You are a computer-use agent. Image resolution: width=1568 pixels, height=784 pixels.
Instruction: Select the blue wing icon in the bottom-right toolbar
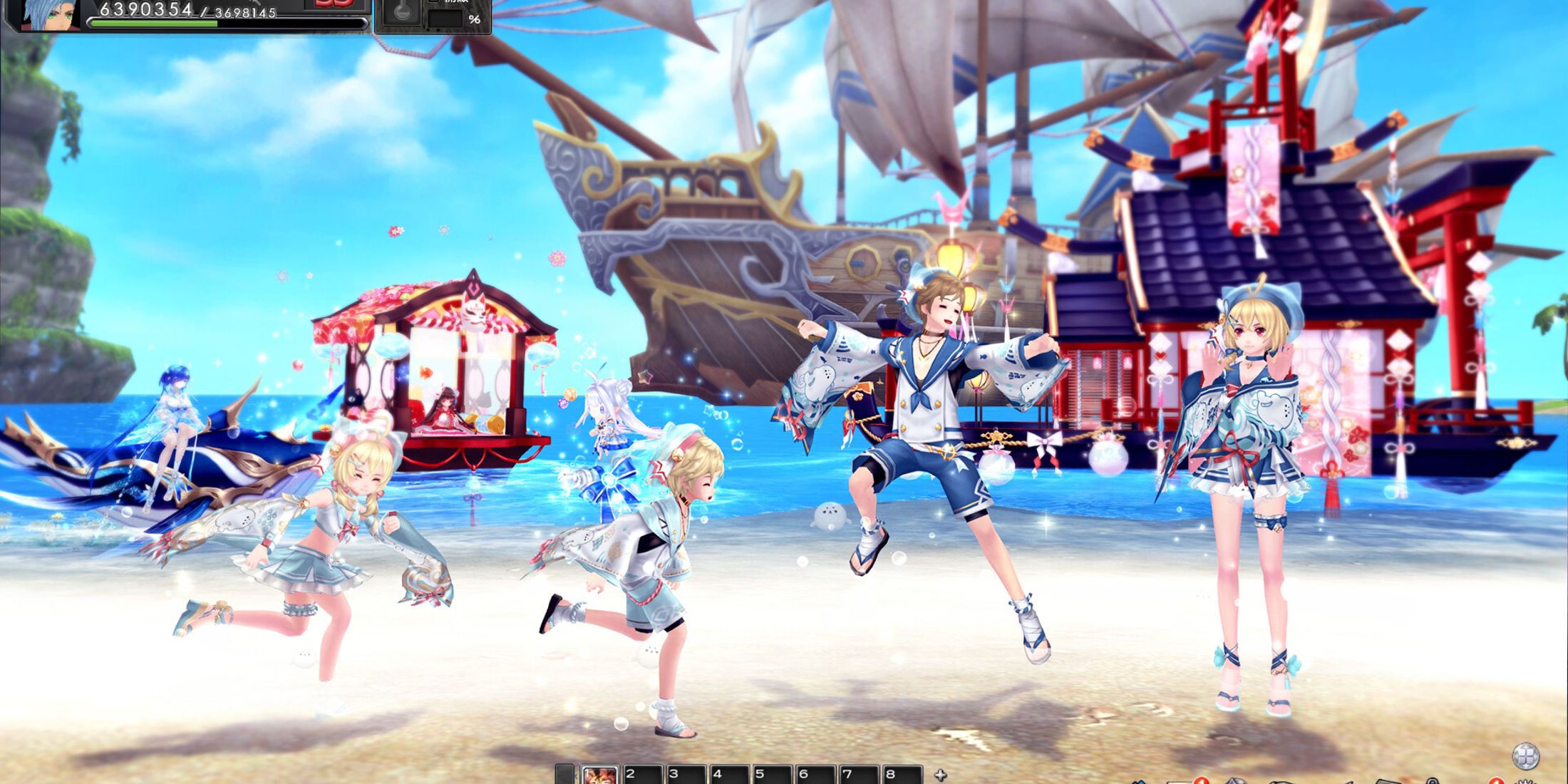pos(1140,782)
